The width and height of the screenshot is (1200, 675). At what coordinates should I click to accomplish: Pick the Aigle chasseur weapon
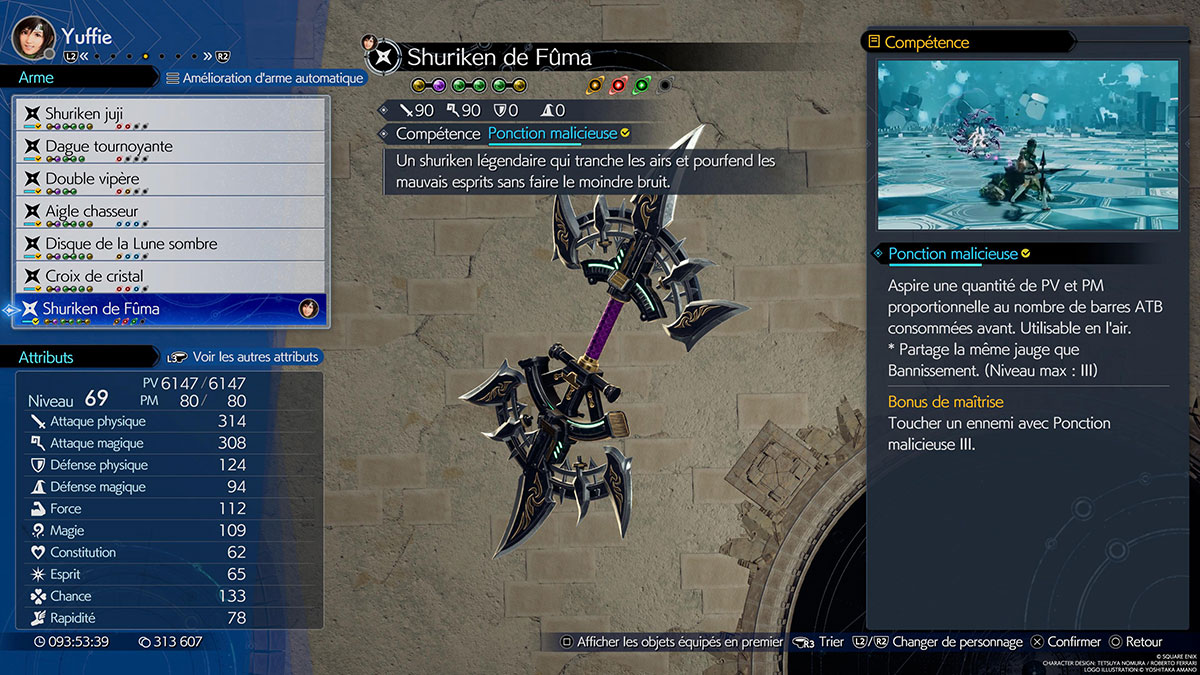[172, 212]
